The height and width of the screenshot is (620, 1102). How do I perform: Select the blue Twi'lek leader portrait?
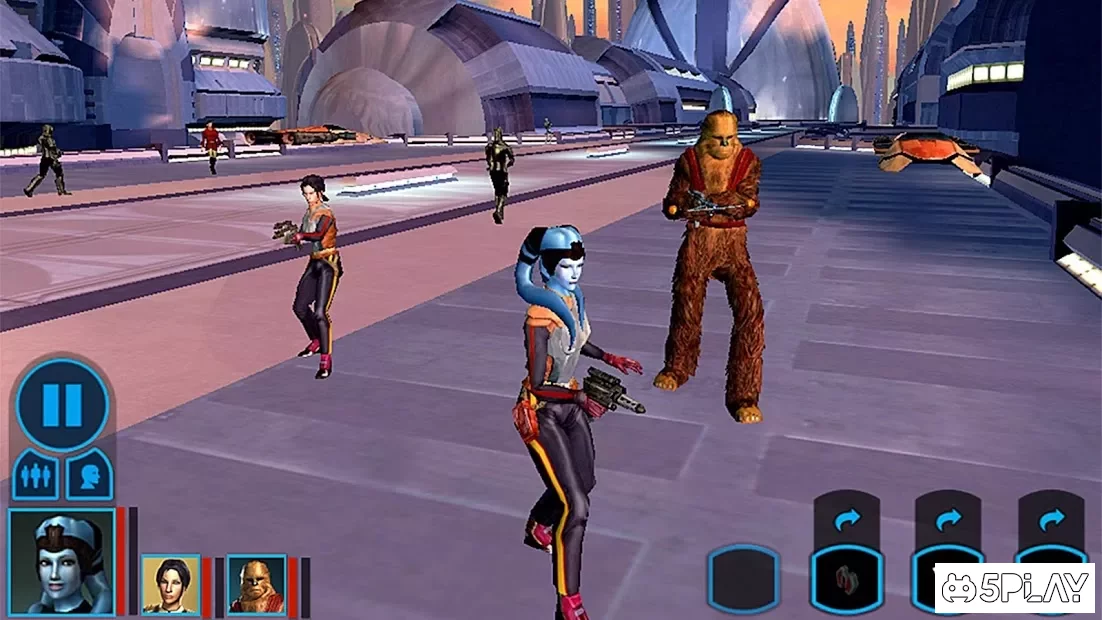click(61, 561)
